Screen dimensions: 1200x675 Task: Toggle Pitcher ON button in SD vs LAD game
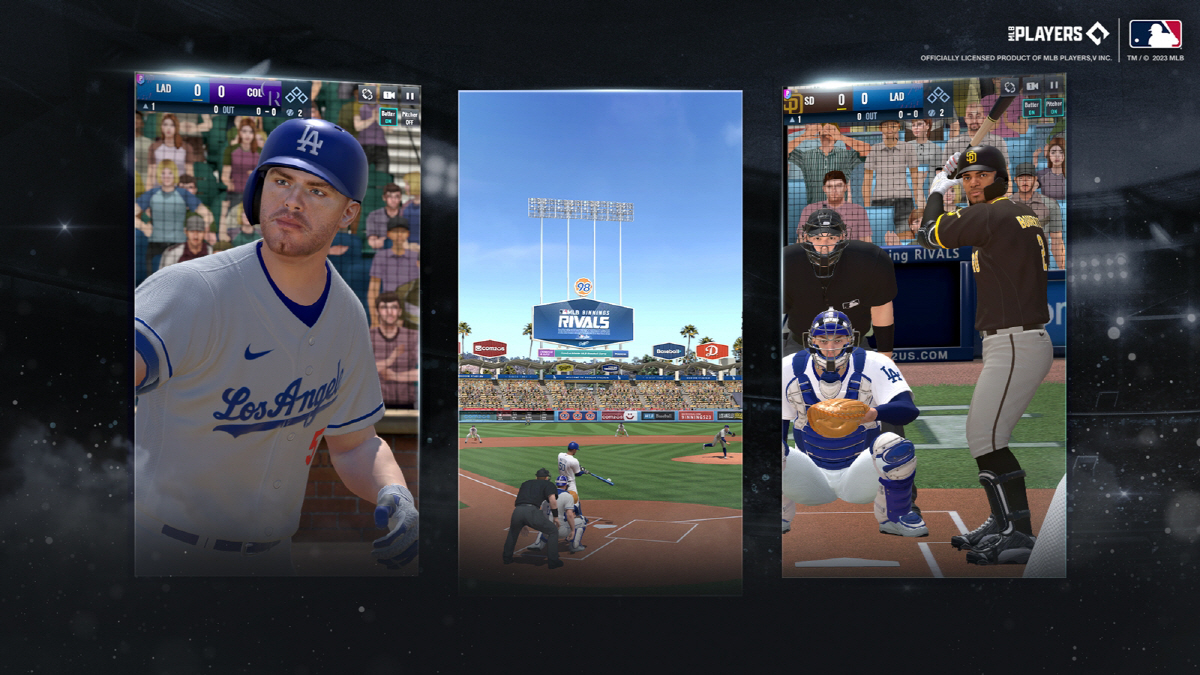[x=1053, y=107]
